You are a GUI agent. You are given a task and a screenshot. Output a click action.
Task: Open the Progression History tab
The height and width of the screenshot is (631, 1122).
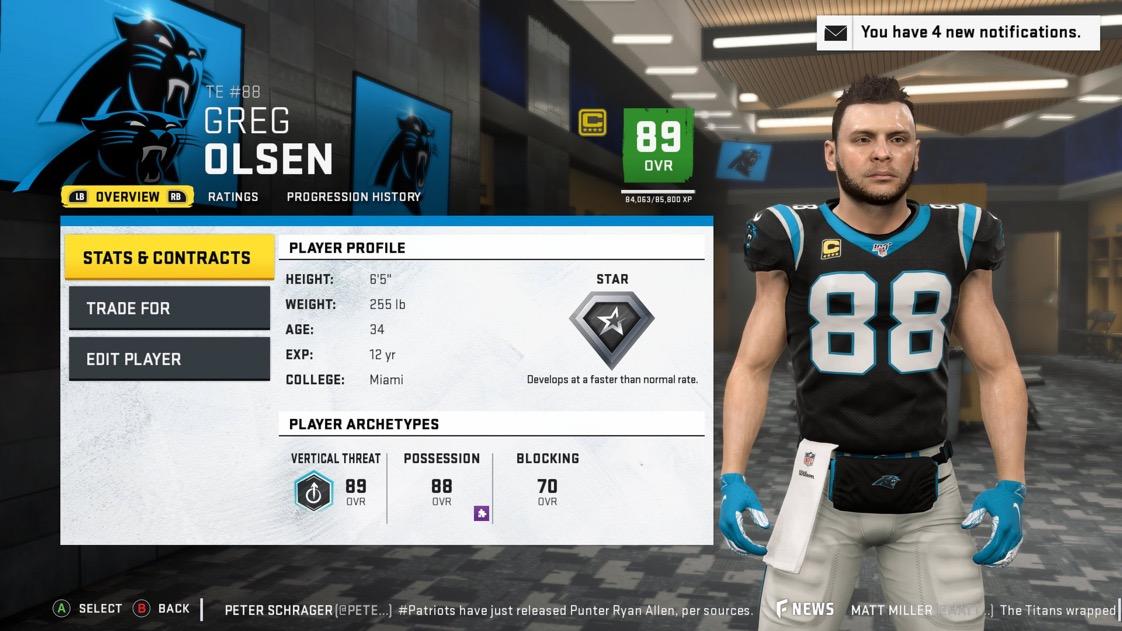353,197
